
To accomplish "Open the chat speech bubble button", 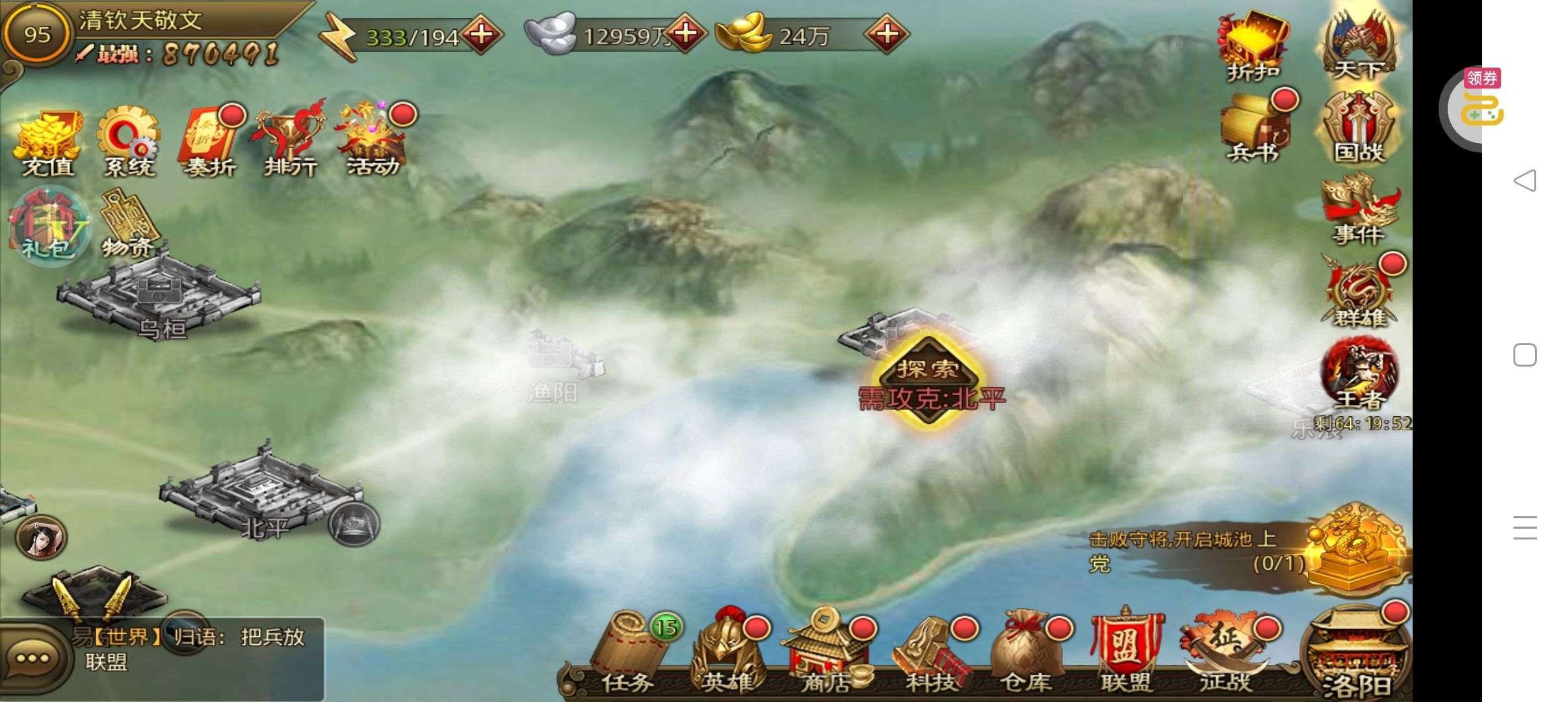I will [33, 658].
